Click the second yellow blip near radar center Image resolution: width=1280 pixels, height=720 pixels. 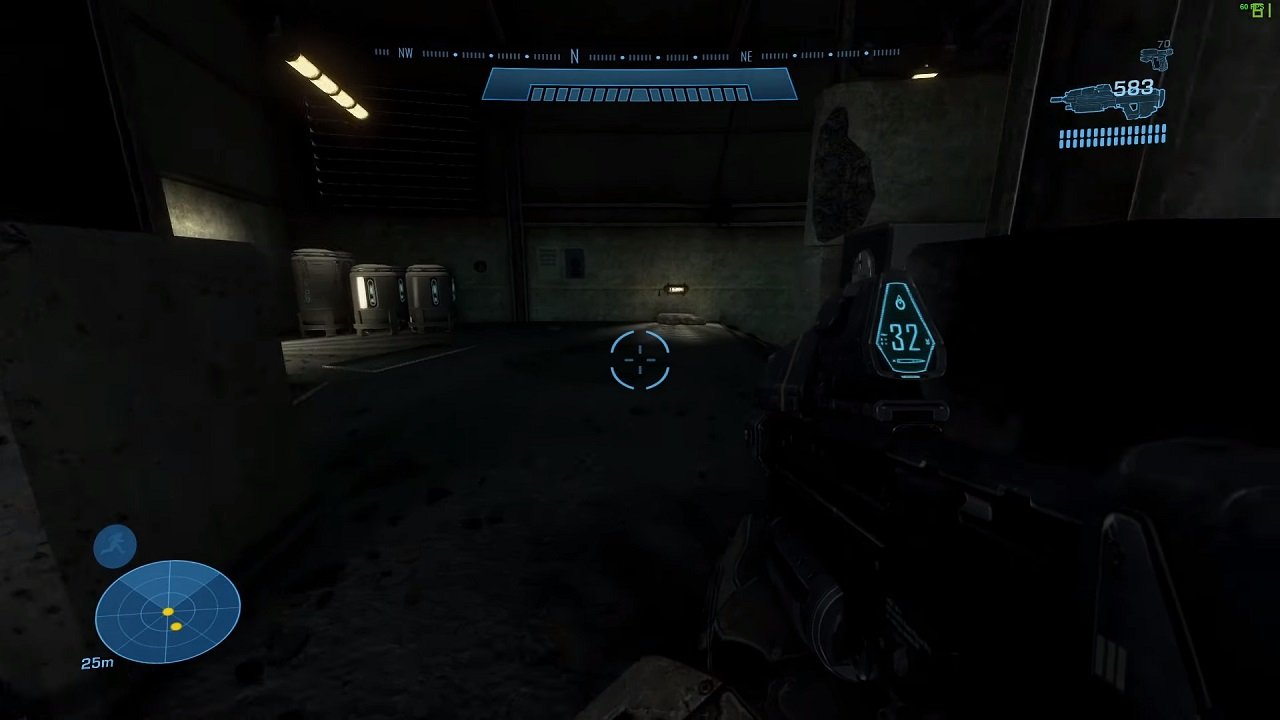point(177,626)
